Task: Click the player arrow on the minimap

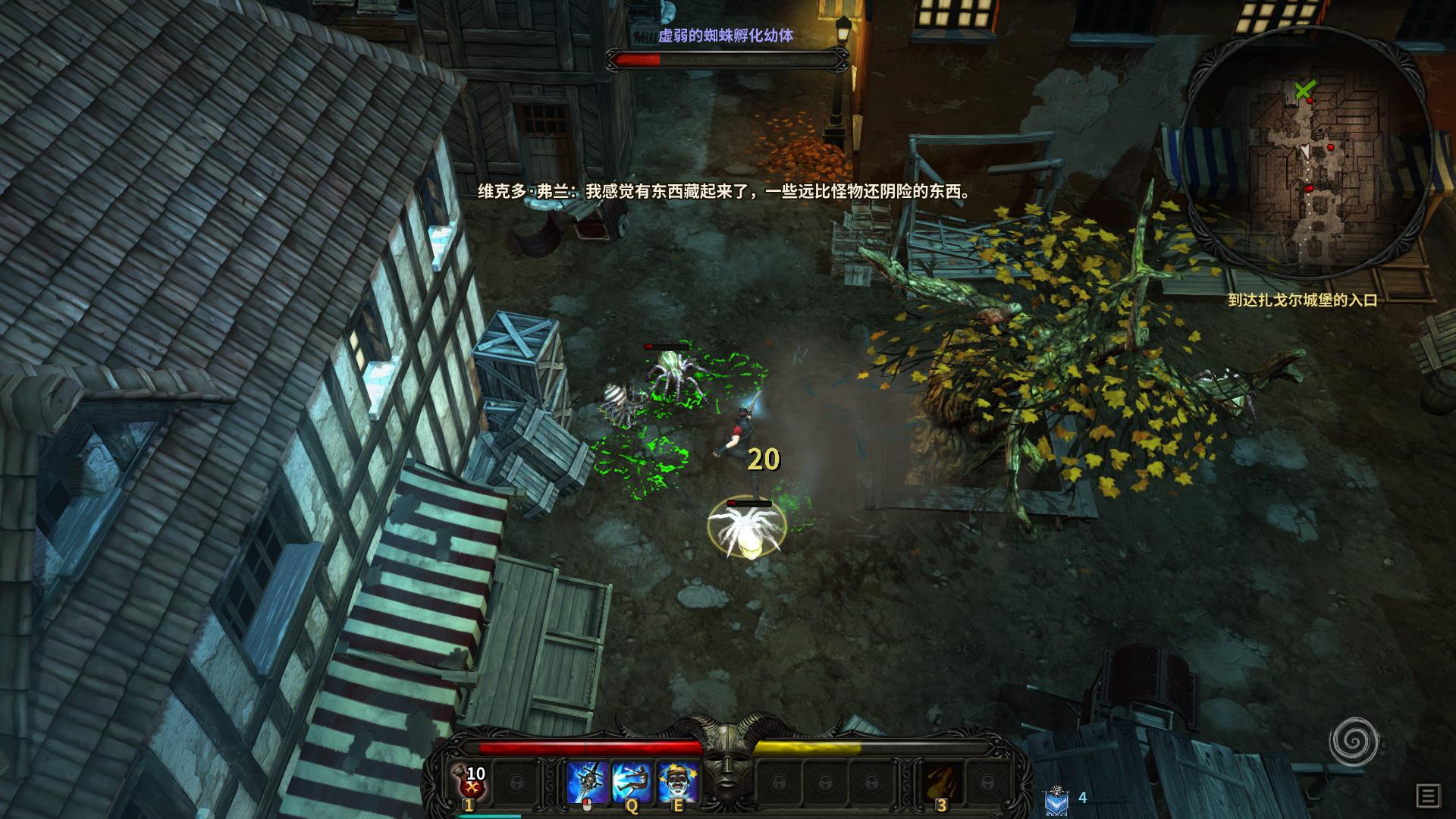Action: click(x=1305, y=152)
